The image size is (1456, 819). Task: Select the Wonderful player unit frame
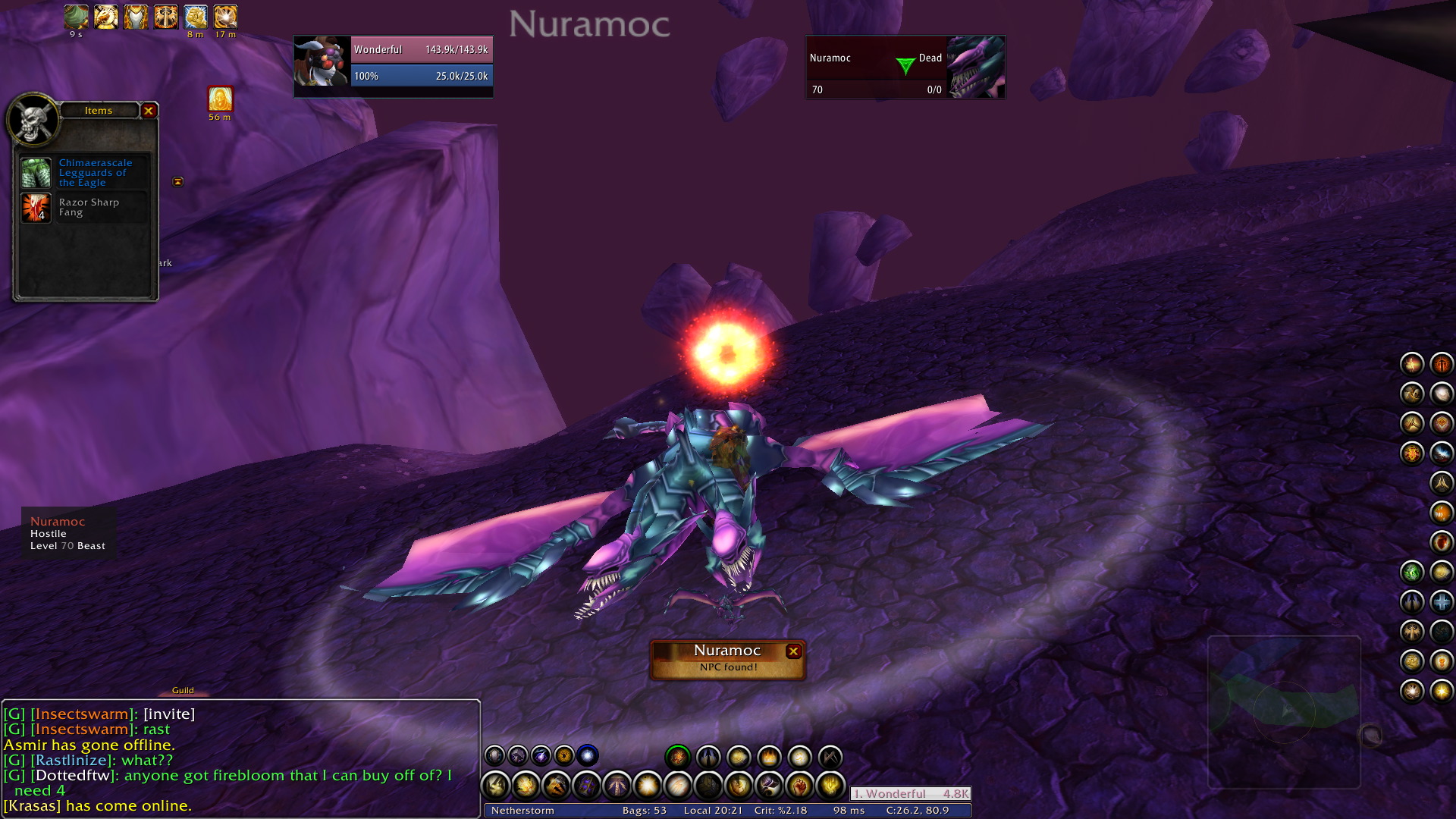(x=393, y=65)
